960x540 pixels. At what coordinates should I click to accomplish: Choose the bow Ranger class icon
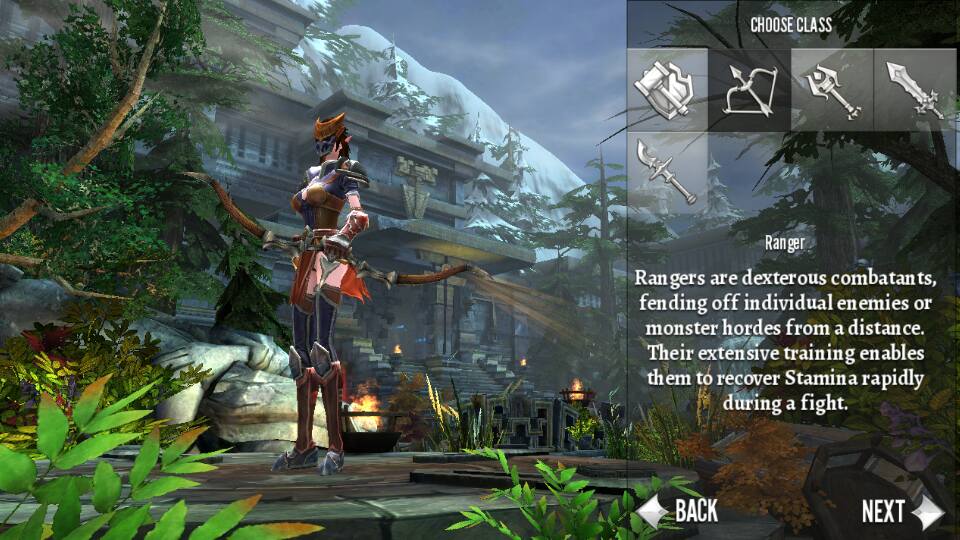coord(750,88)
